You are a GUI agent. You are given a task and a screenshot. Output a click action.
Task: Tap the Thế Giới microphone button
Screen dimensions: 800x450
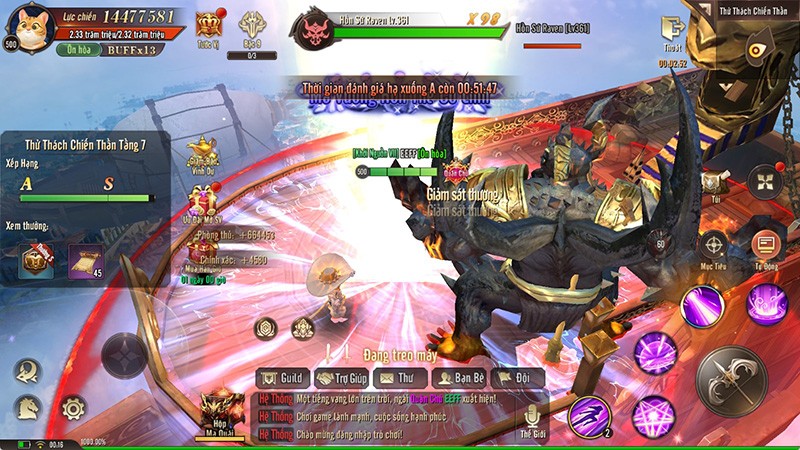point(533,420)
